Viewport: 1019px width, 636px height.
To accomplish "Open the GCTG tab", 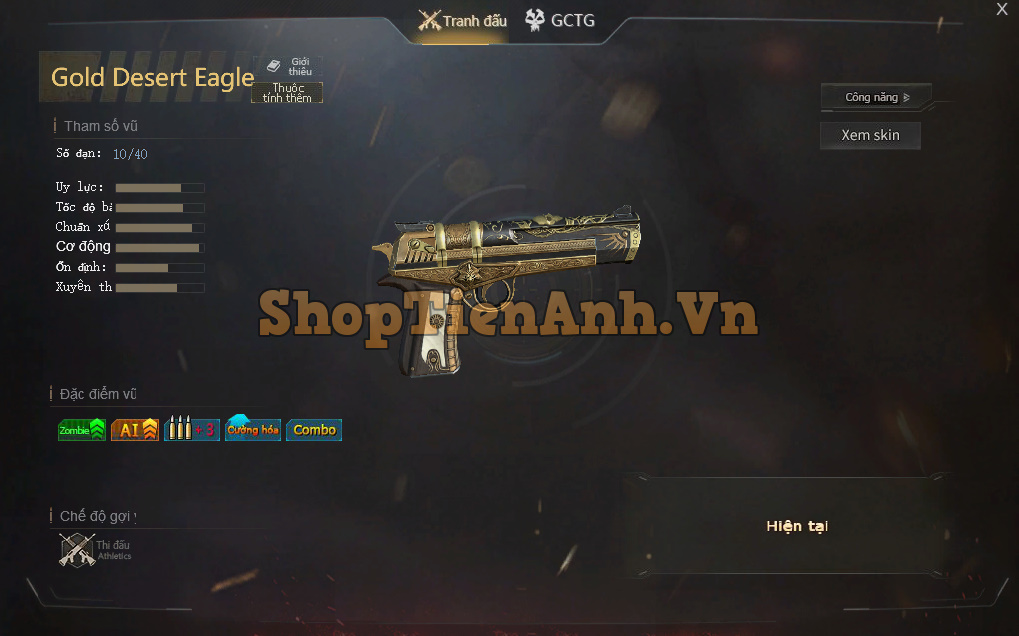I will 560,20.
